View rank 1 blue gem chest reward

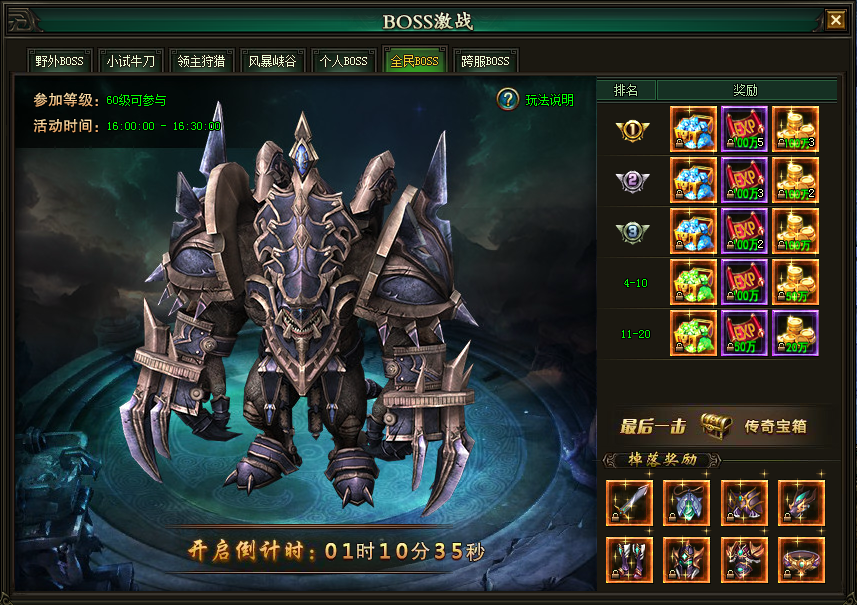click(693, 129)
